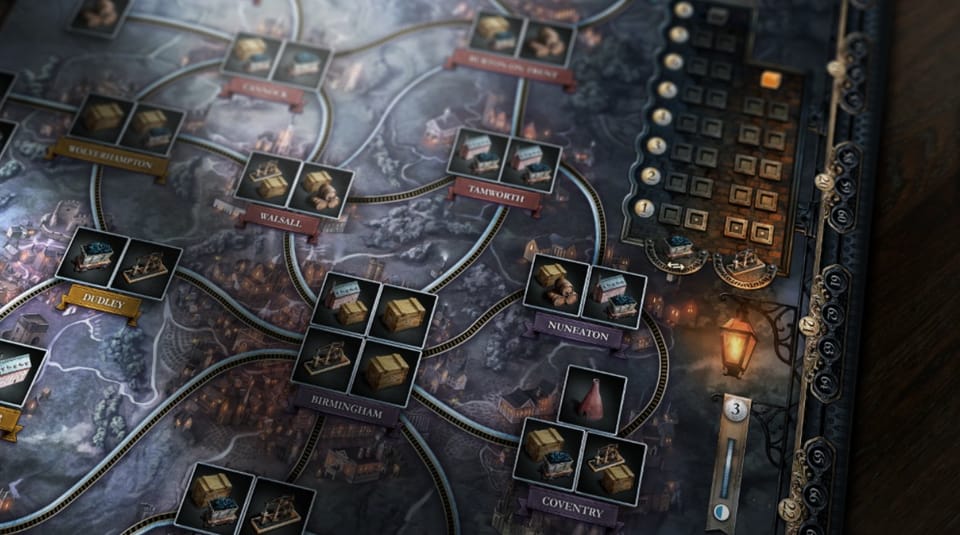
Task: Select the orange cube on the market track
Action: coord(770,80)
